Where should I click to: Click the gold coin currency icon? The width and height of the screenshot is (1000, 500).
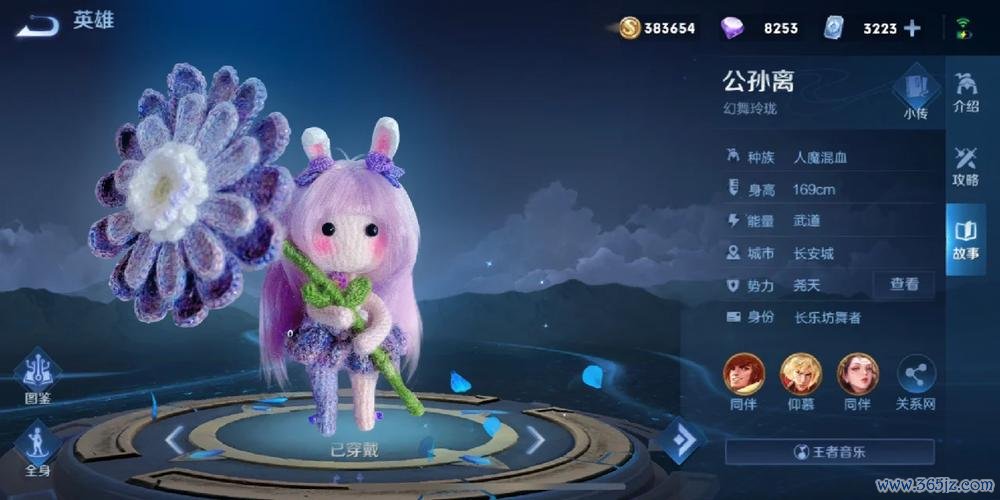click(630, 28)
